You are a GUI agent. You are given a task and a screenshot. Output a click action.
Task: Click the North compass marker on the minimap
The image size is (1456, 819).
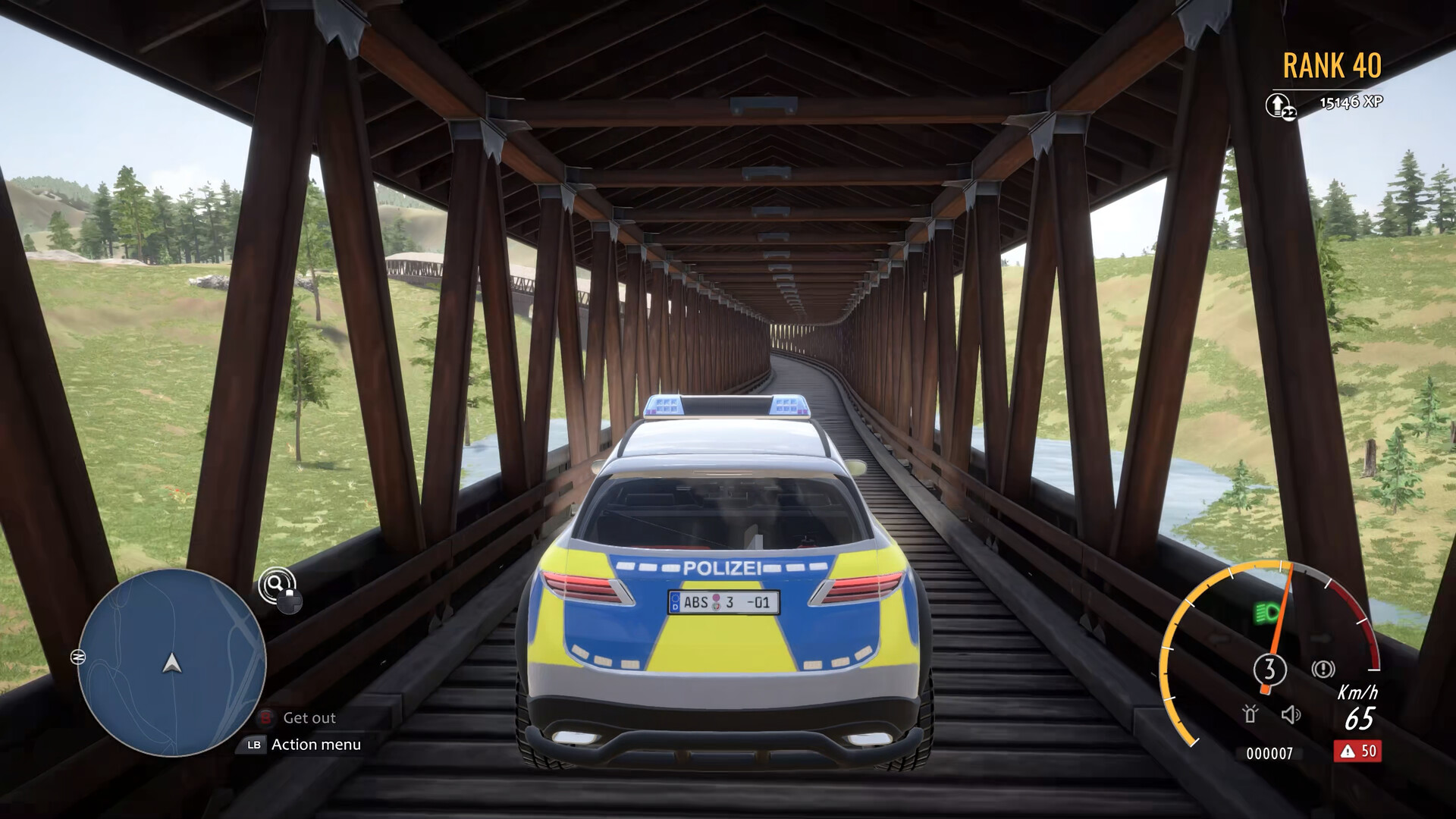click(79, 657)
